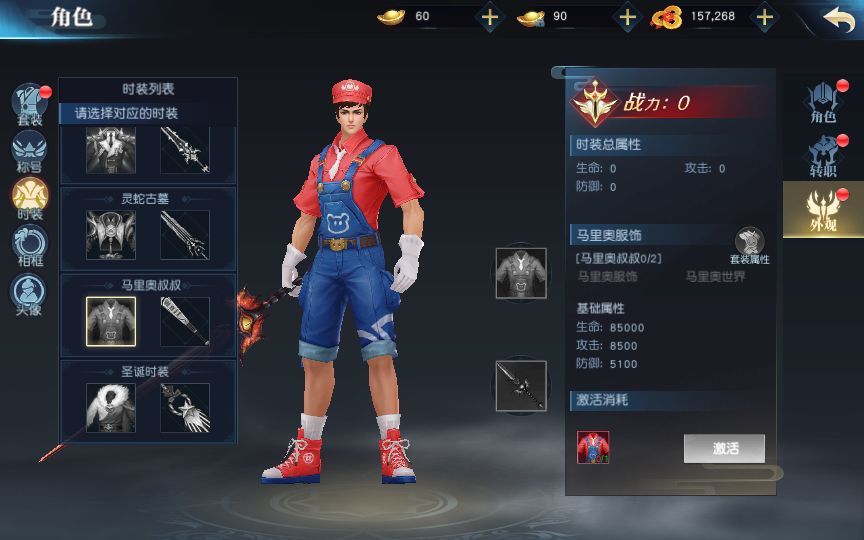Viewport: 864px width, 540px height.
Task: Select the 灵蛇古墓 armor costume
Action: tap(111, 234)
